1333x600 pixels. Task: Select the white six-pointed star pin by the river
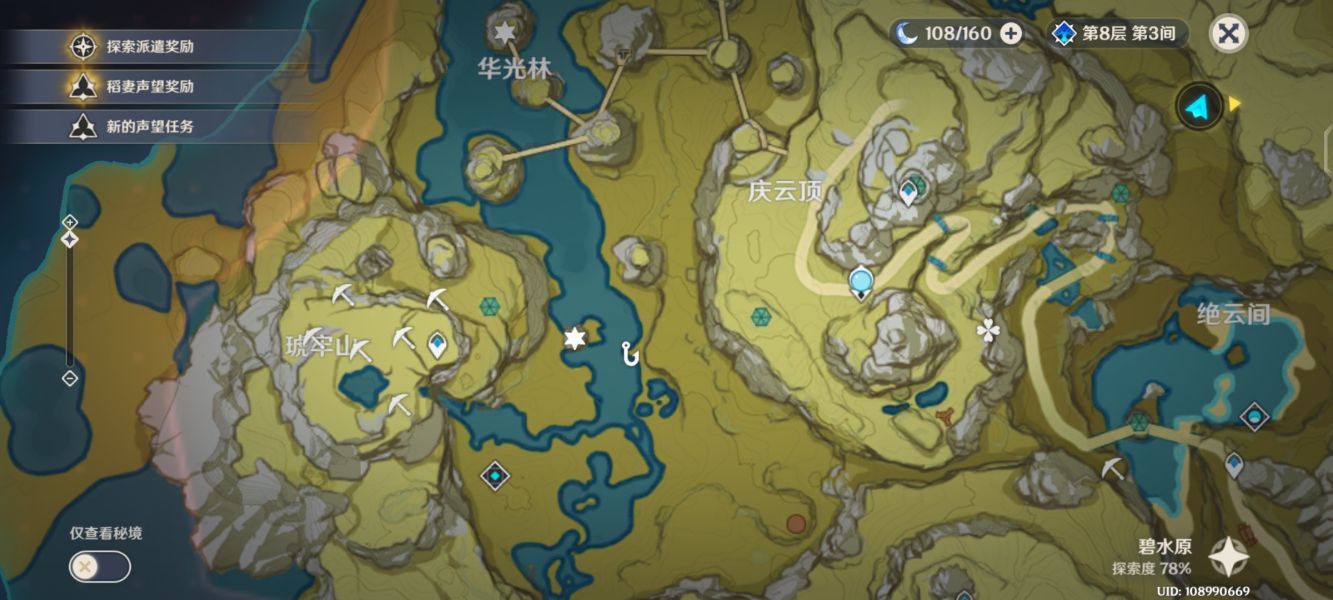574,340
